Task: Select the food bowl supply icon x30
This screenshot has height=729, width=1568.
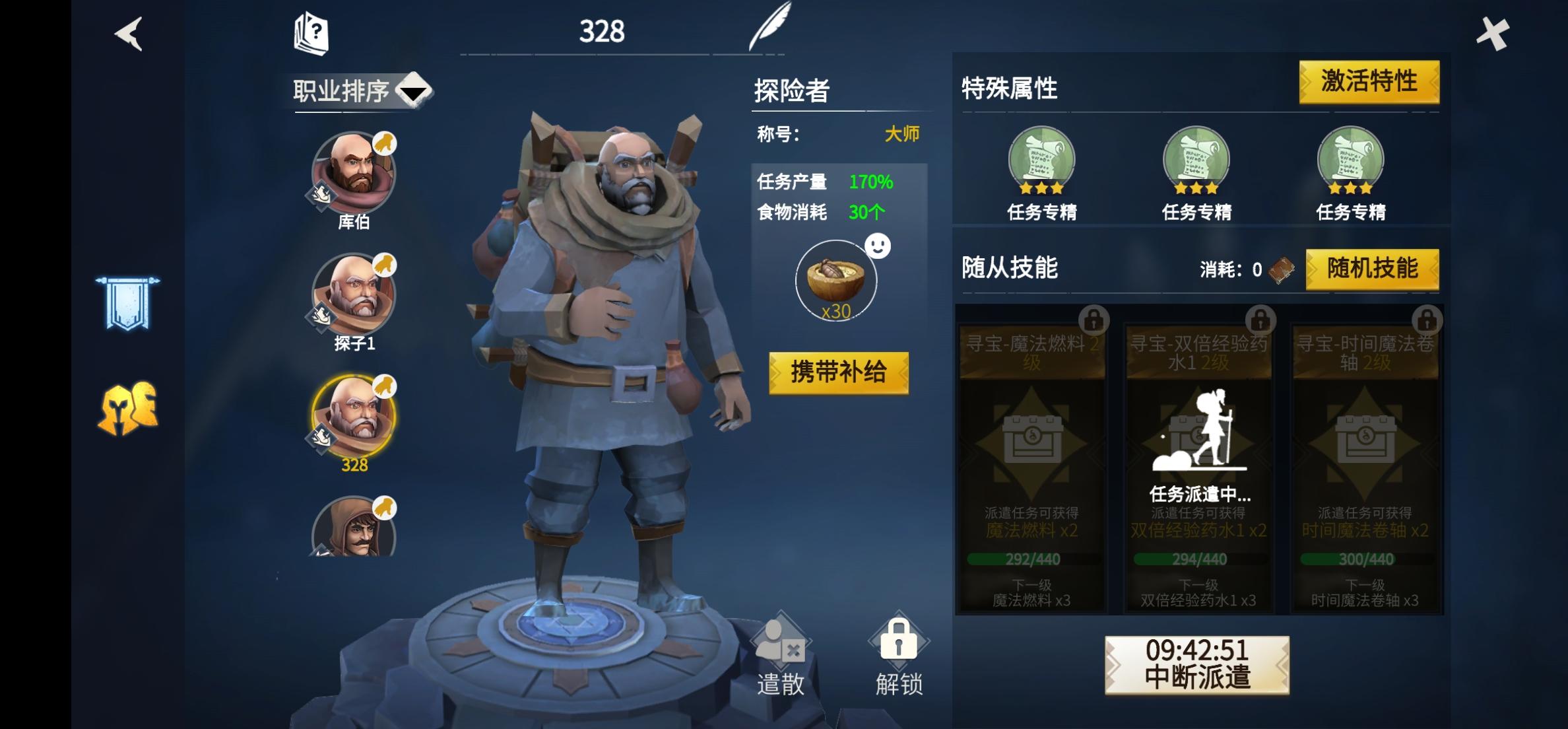Action: [835, 281]
